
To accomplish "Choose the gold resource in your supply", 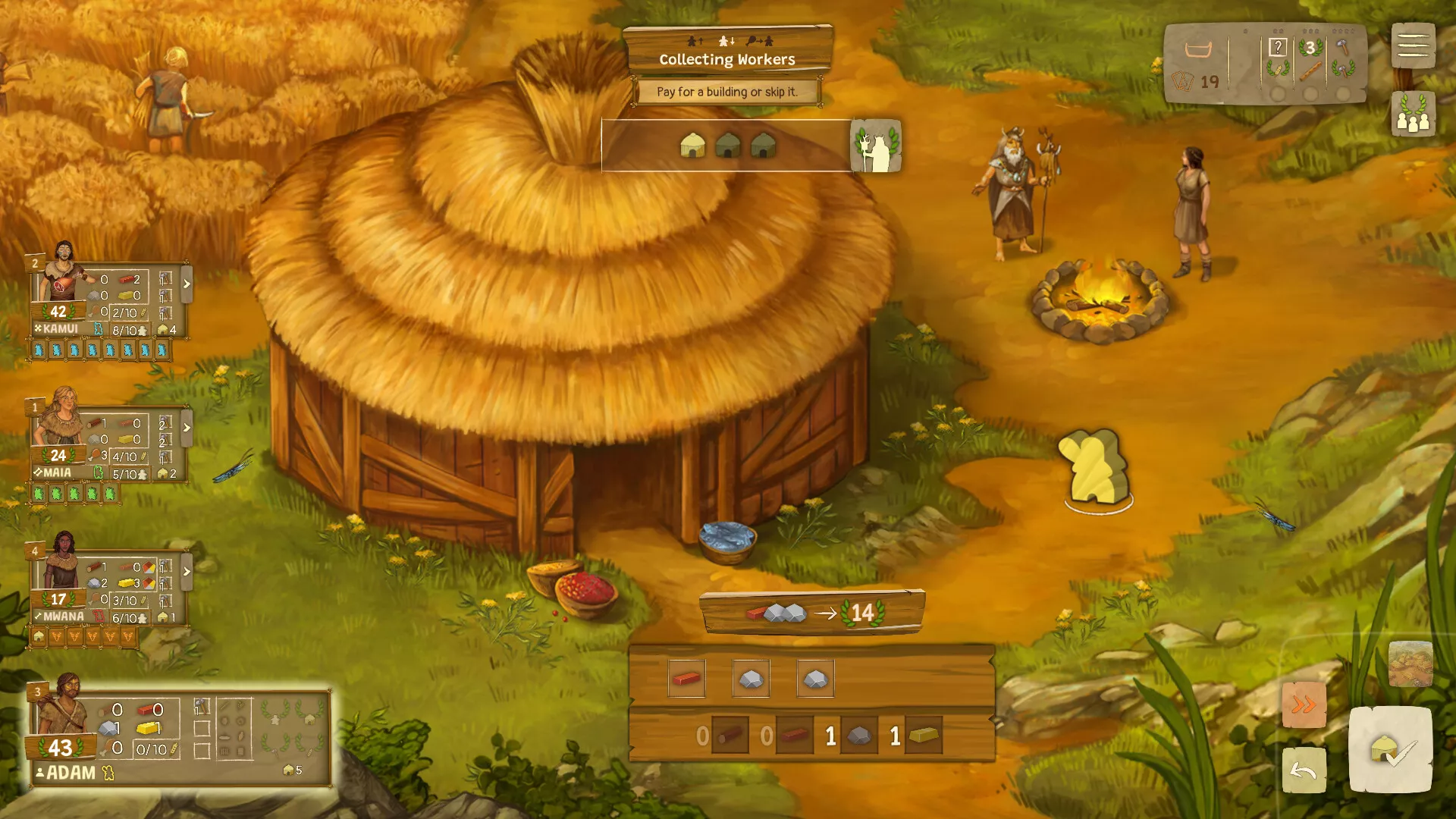I will click(x=923, y=736).
